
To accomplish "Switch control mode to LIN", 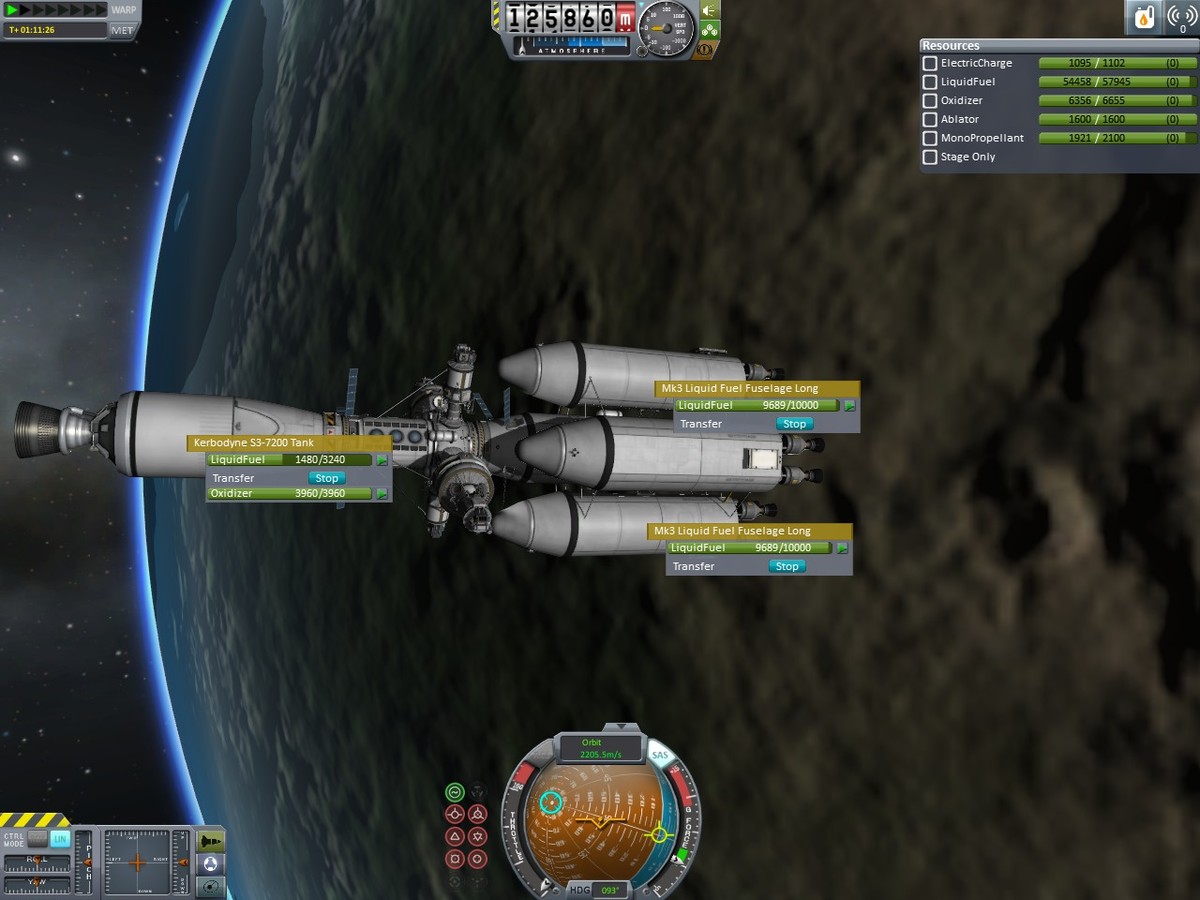I will pyautogui.click(x=60, y=838).
